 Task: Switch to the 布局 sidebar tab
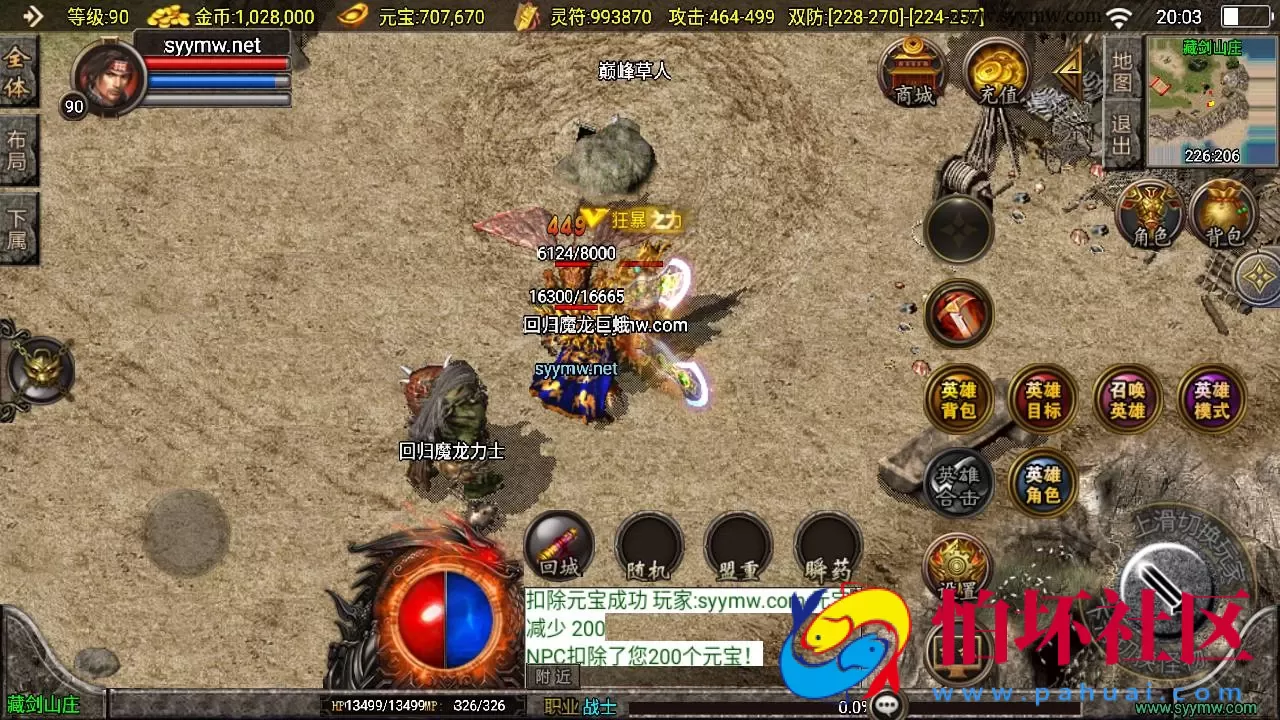pyautogui.click(x=20, y=150)
